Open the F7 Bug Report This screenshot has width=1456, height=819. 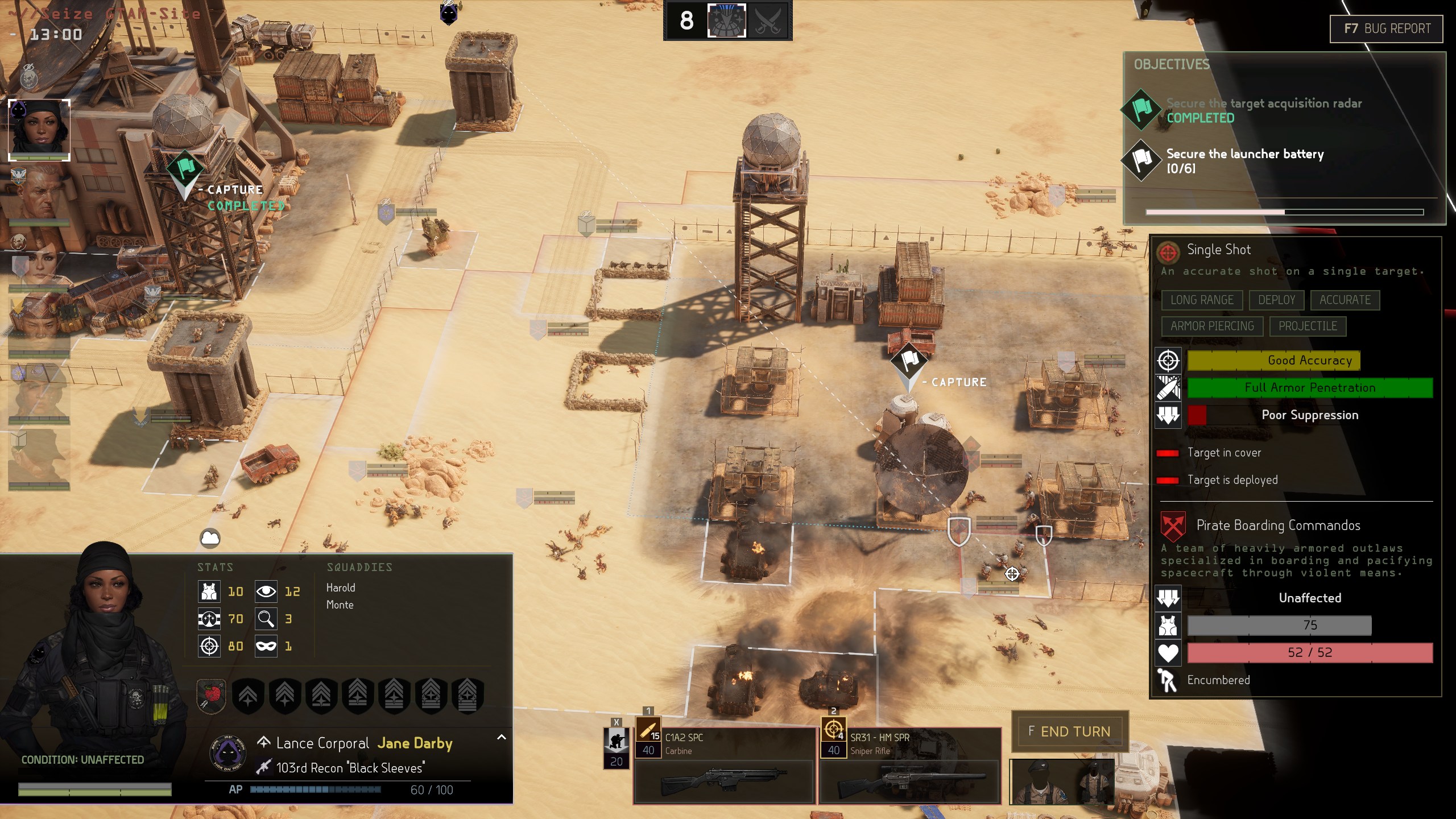(1386, 28)
